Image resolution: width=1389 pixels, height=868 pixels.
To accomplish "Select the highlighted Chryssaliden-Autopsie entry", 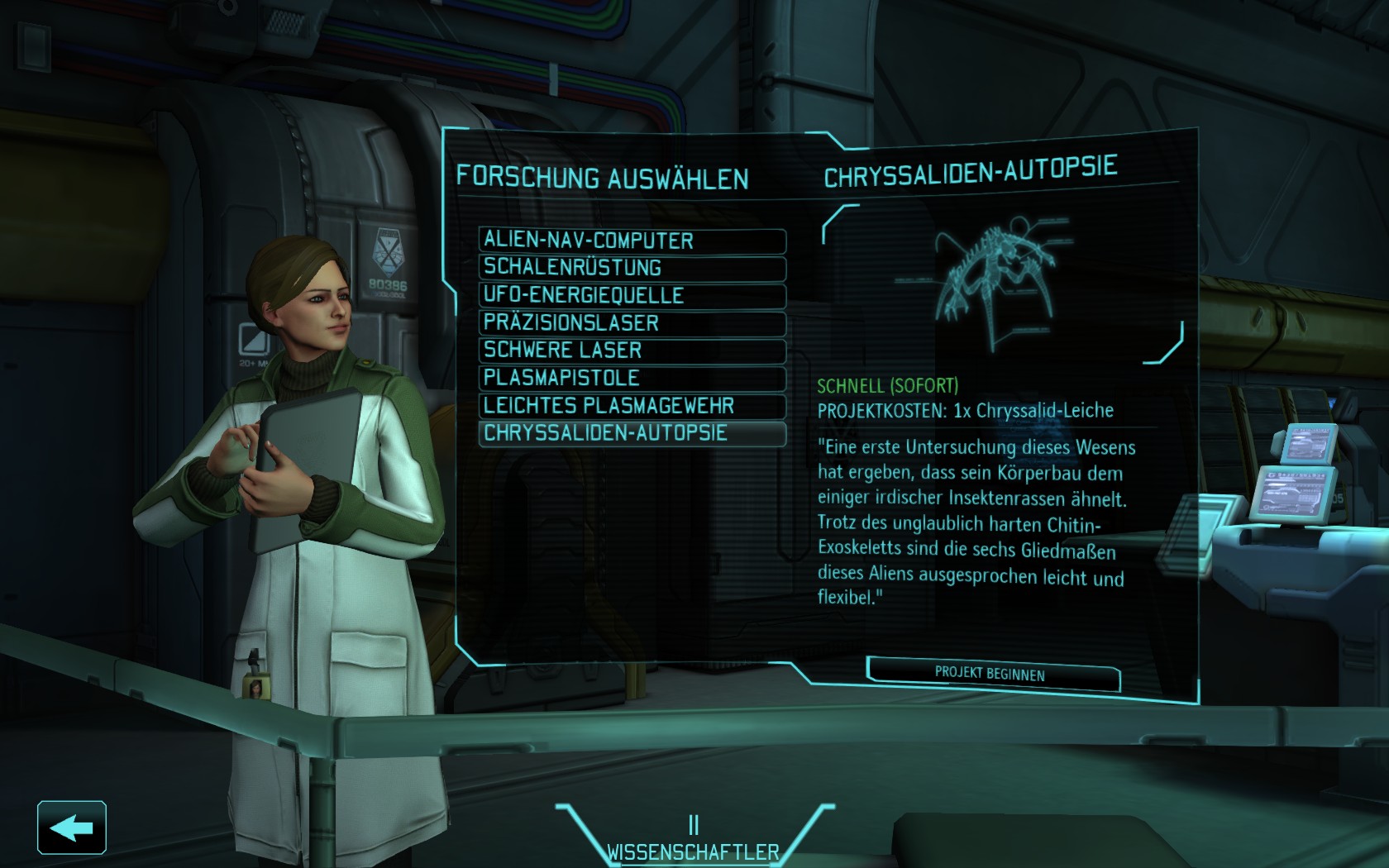I will point(632,433).
